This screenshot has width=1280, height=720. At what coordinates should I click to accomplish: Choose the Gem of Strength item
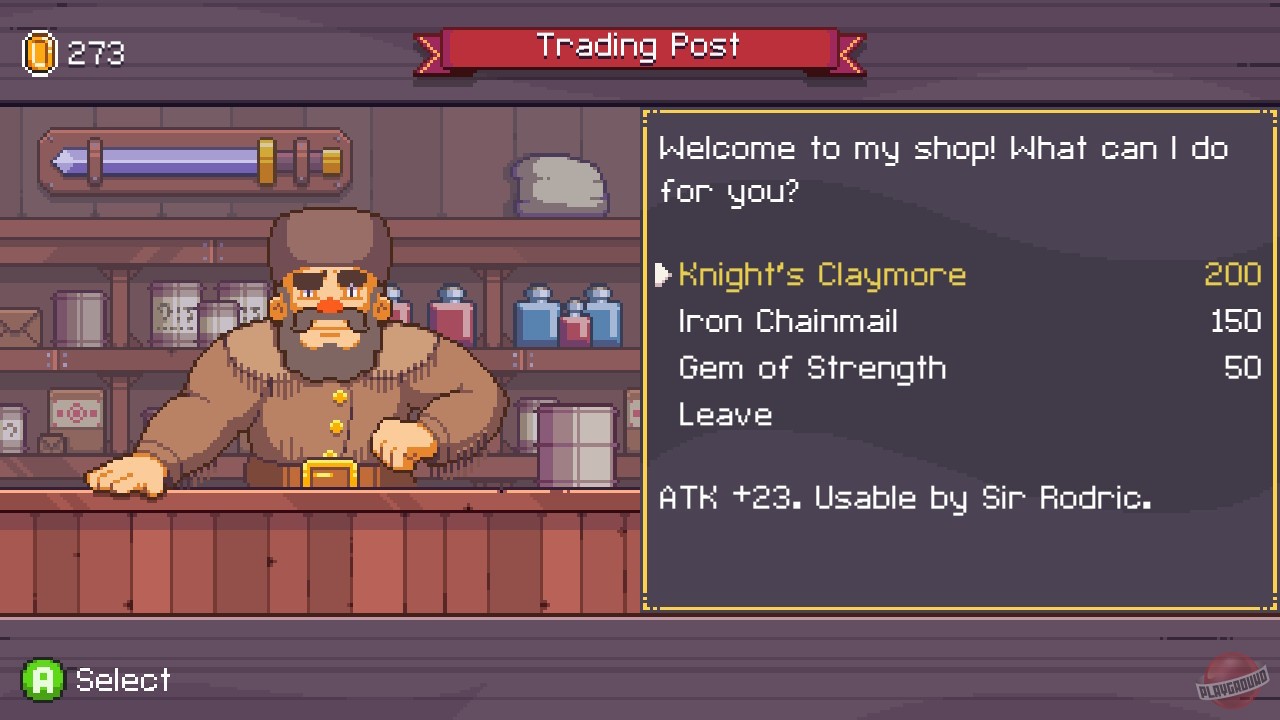pos(812,368)
